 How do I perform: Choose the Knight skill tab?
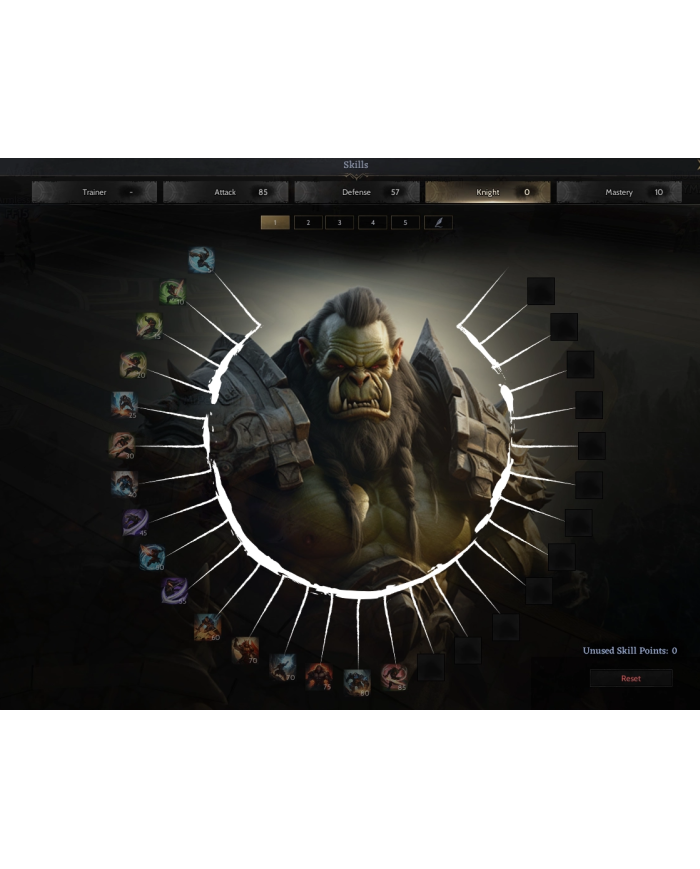click(x=488, y=192)
